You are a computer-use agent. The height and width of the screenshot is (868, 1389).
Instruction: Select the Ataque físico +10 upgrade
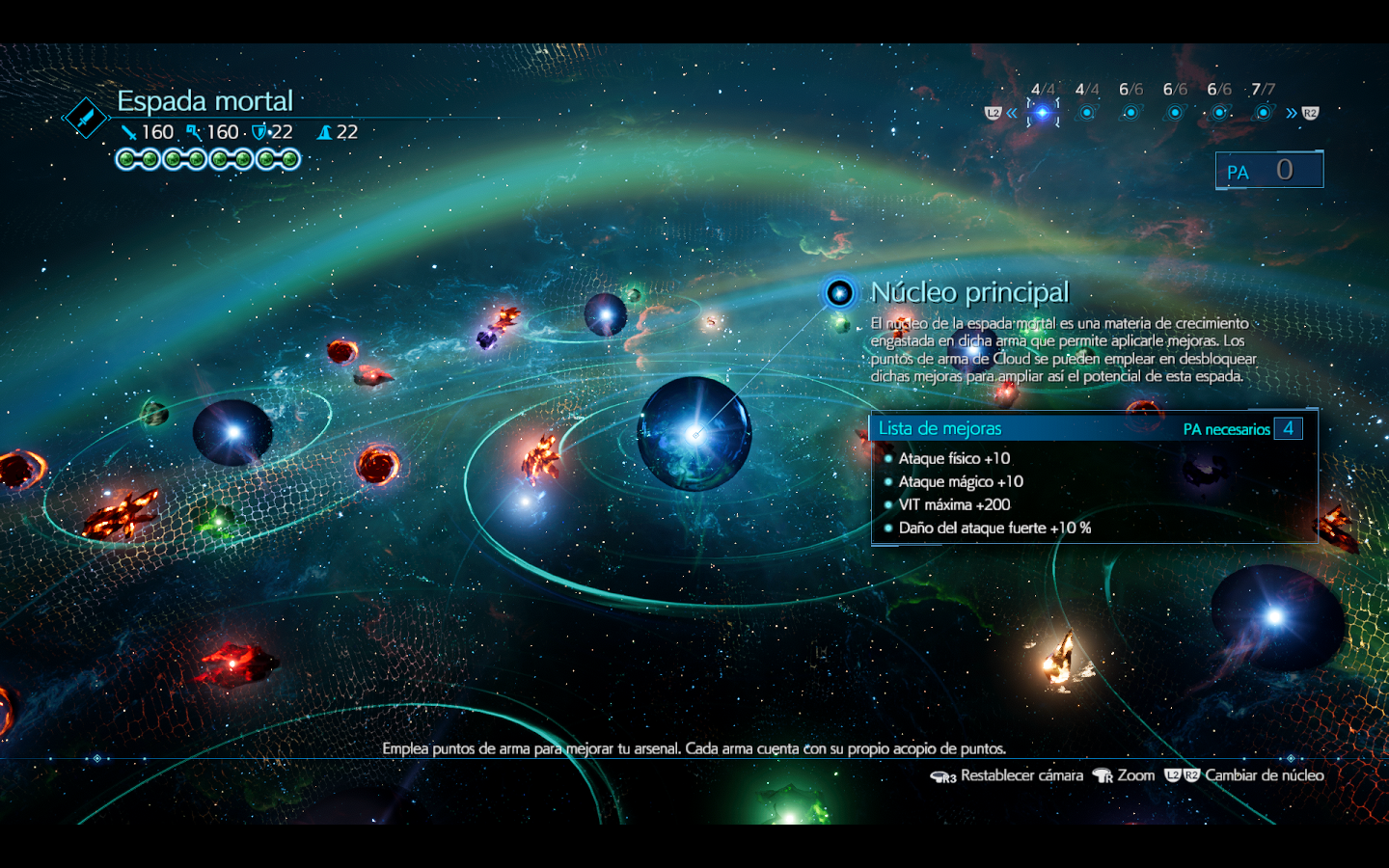click(x=954, y=458)
